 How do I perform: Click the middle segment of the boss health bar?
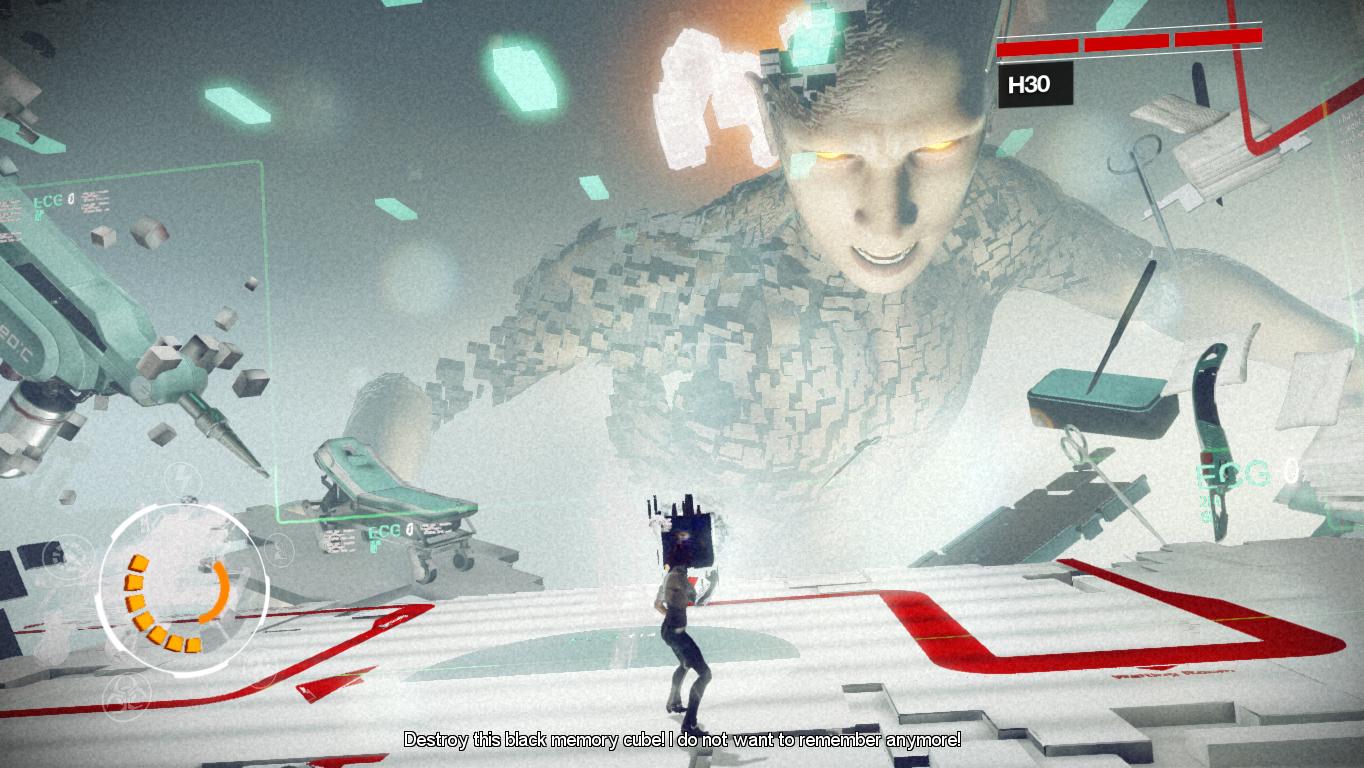[1126, 42]
